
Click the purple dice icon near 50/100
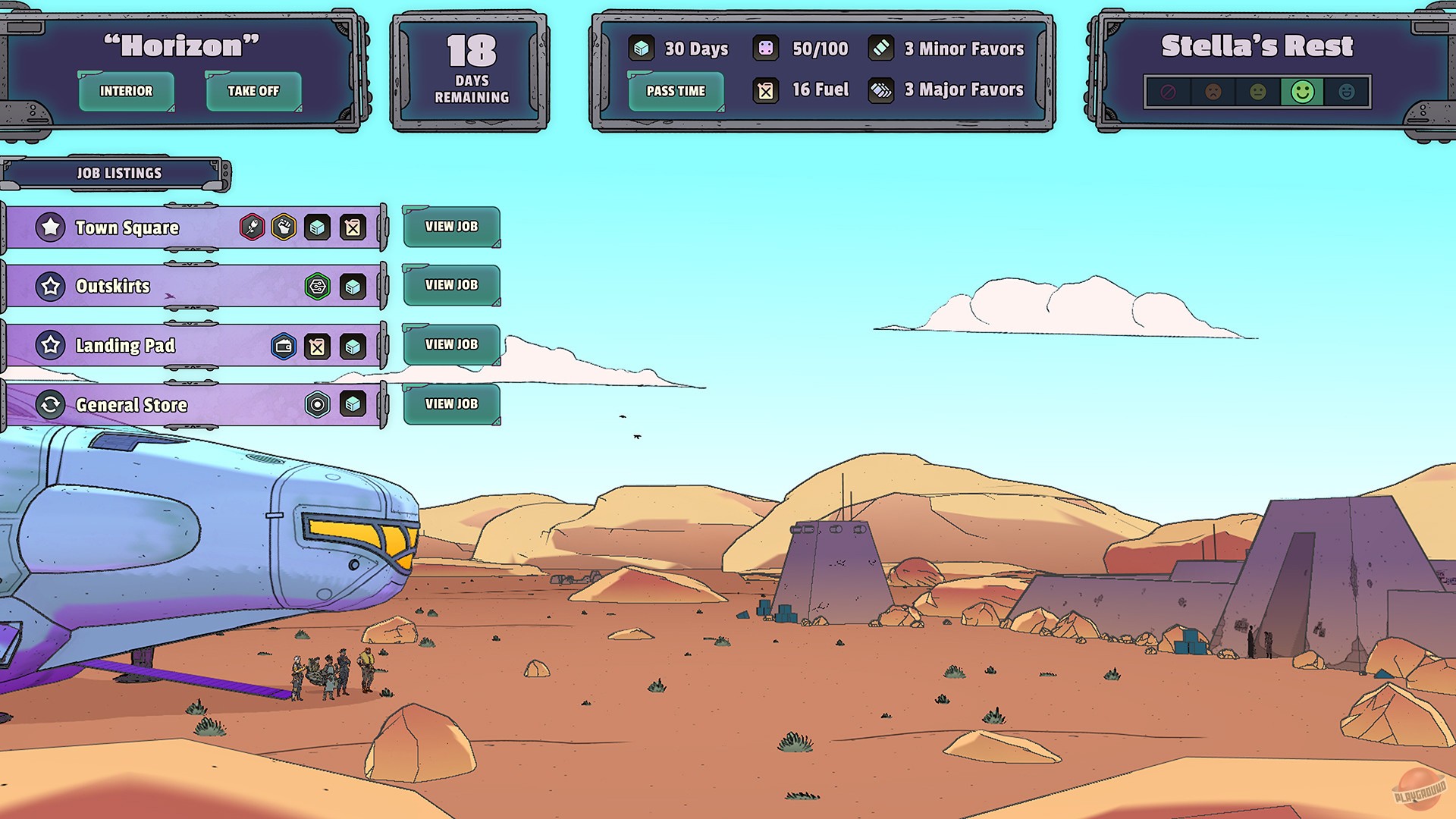pos(767,49)
